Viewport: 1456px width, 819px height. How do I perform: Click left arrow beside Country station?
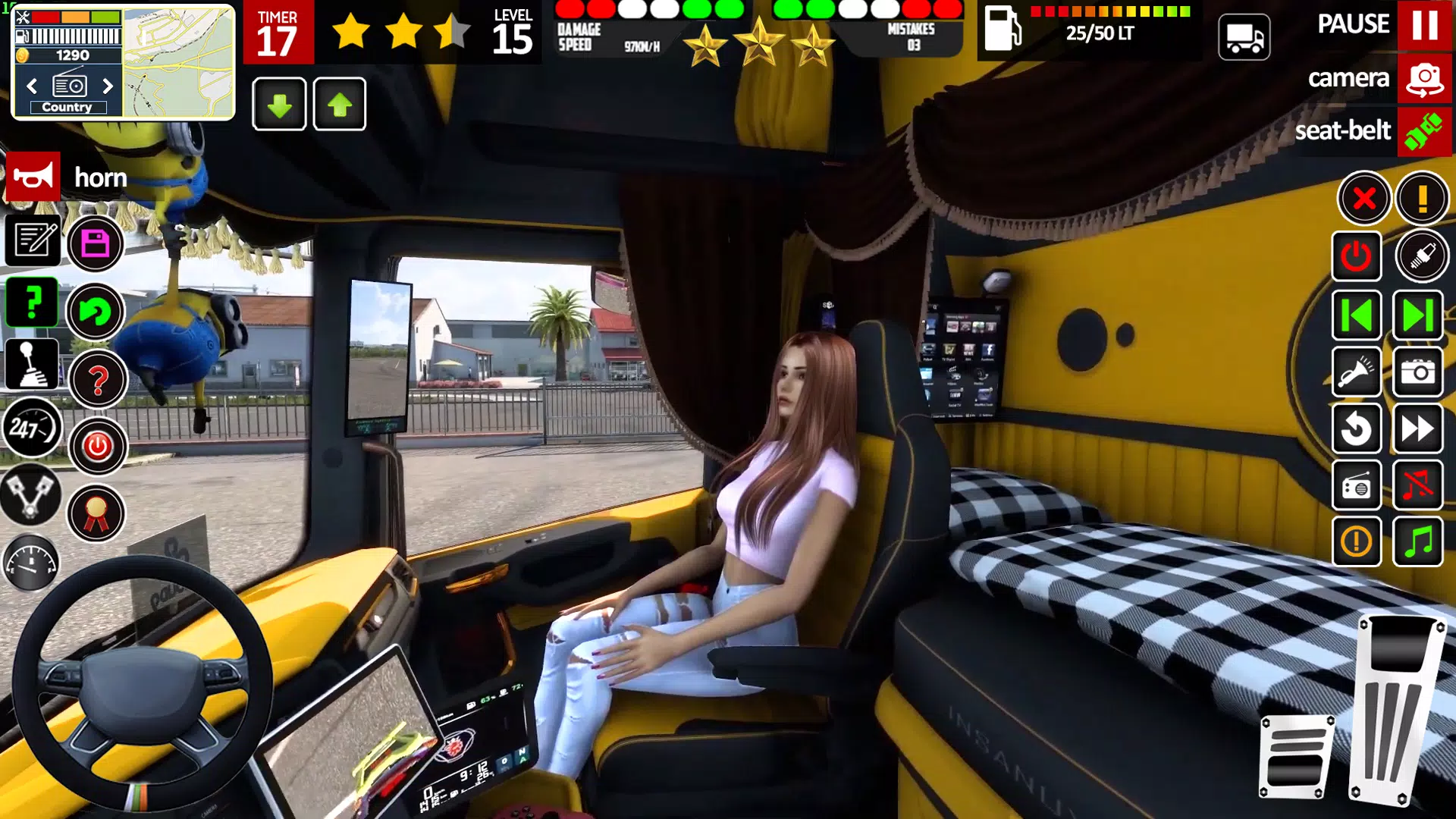click(31, 86)
